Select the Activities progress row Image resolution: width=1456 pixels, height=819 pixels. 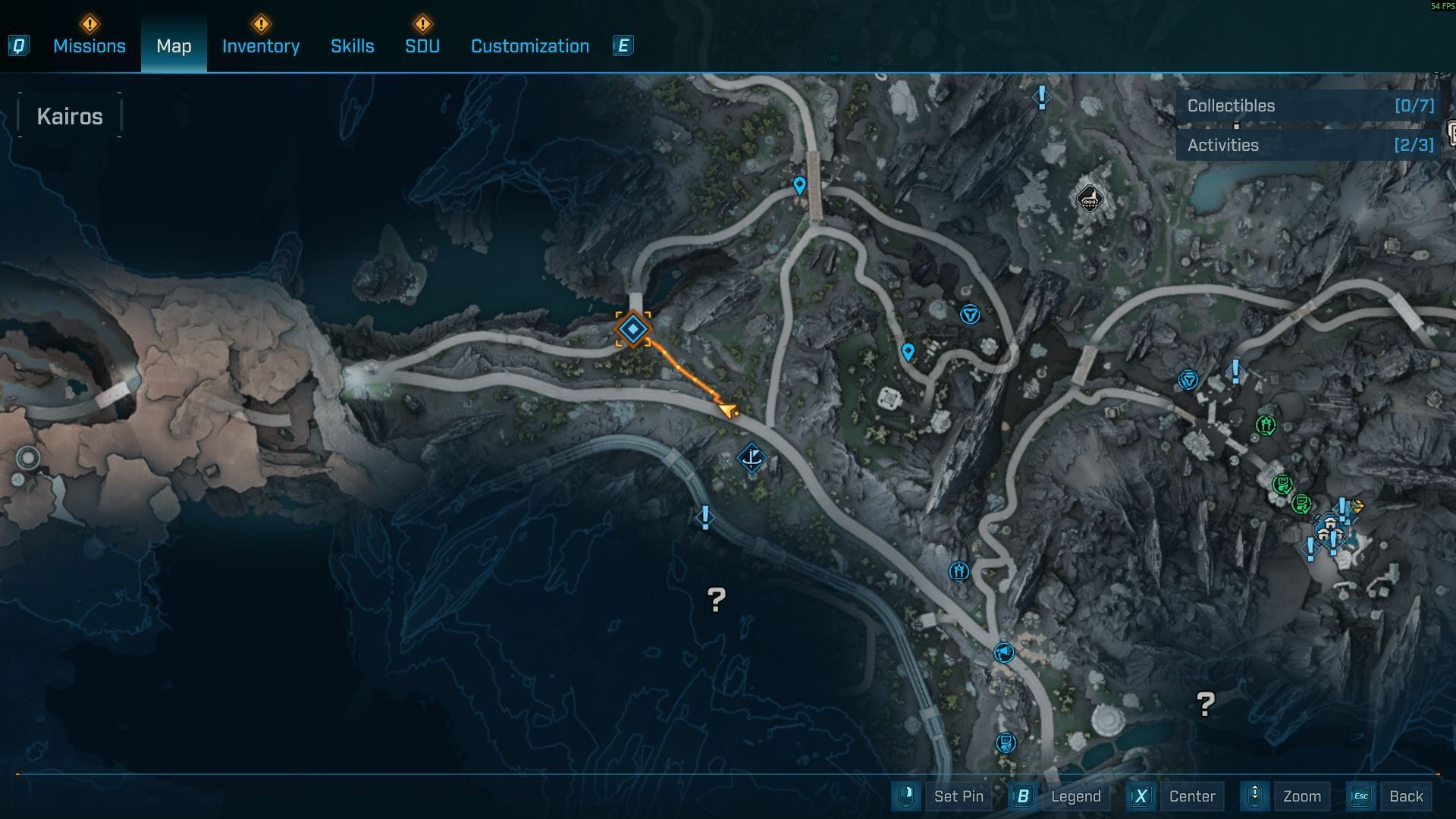[x=1309, y=146]
